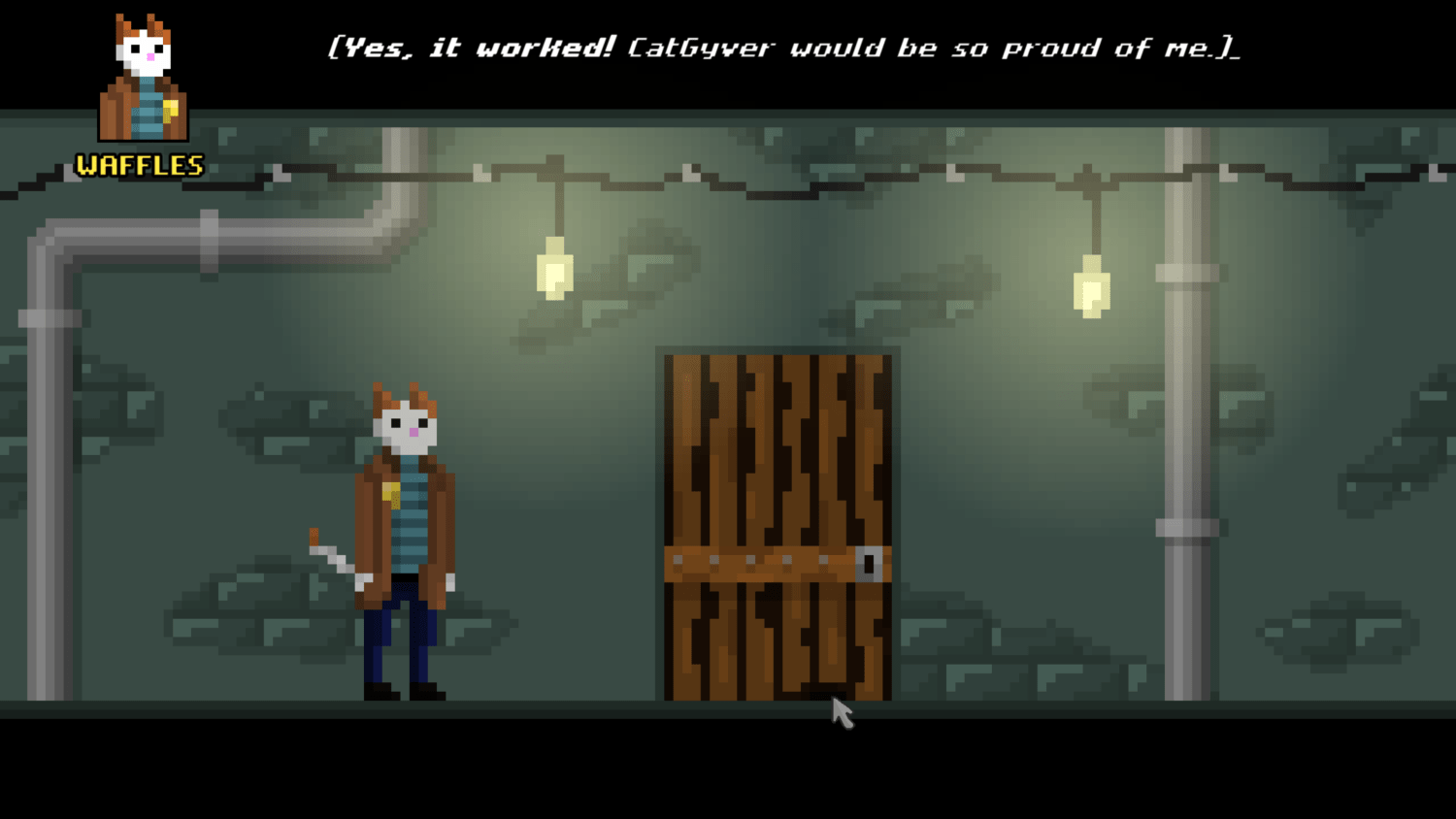Click the horizontal crossbar plank on the door

coord(757,561)
